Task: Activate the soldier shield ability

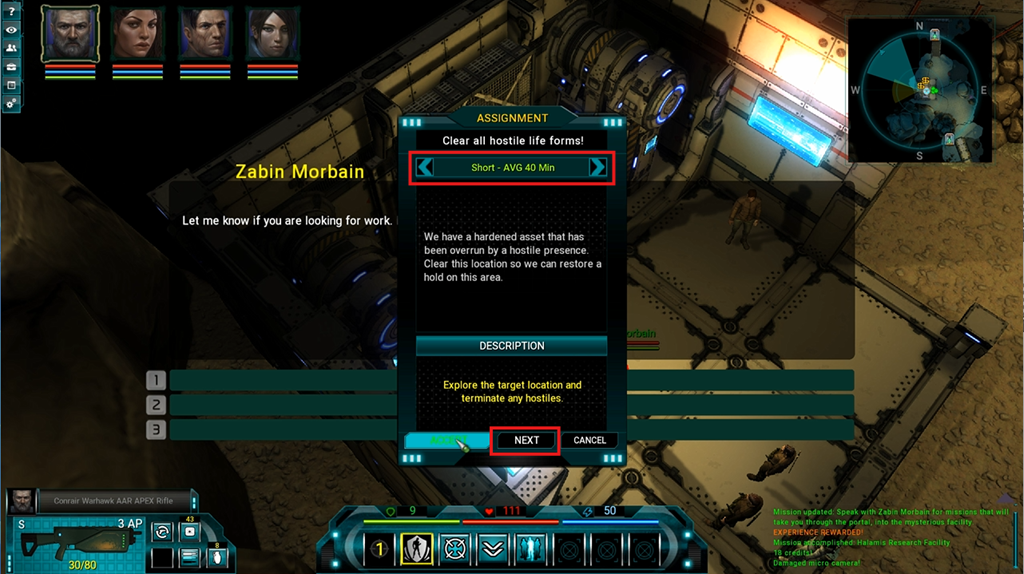Action: [x=416, y=548]
